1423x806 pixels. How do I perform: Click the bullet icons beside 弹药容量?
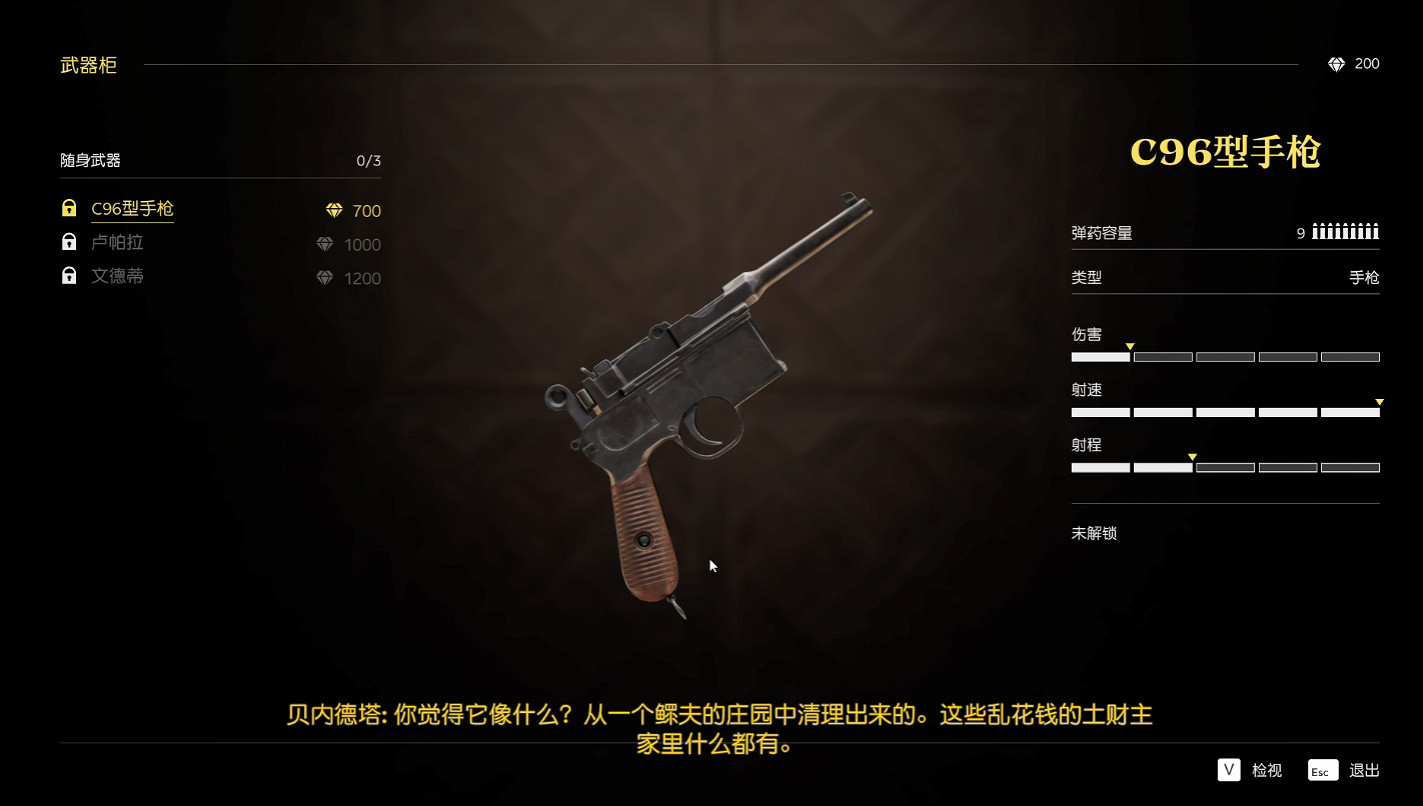tap(1345, 230)
